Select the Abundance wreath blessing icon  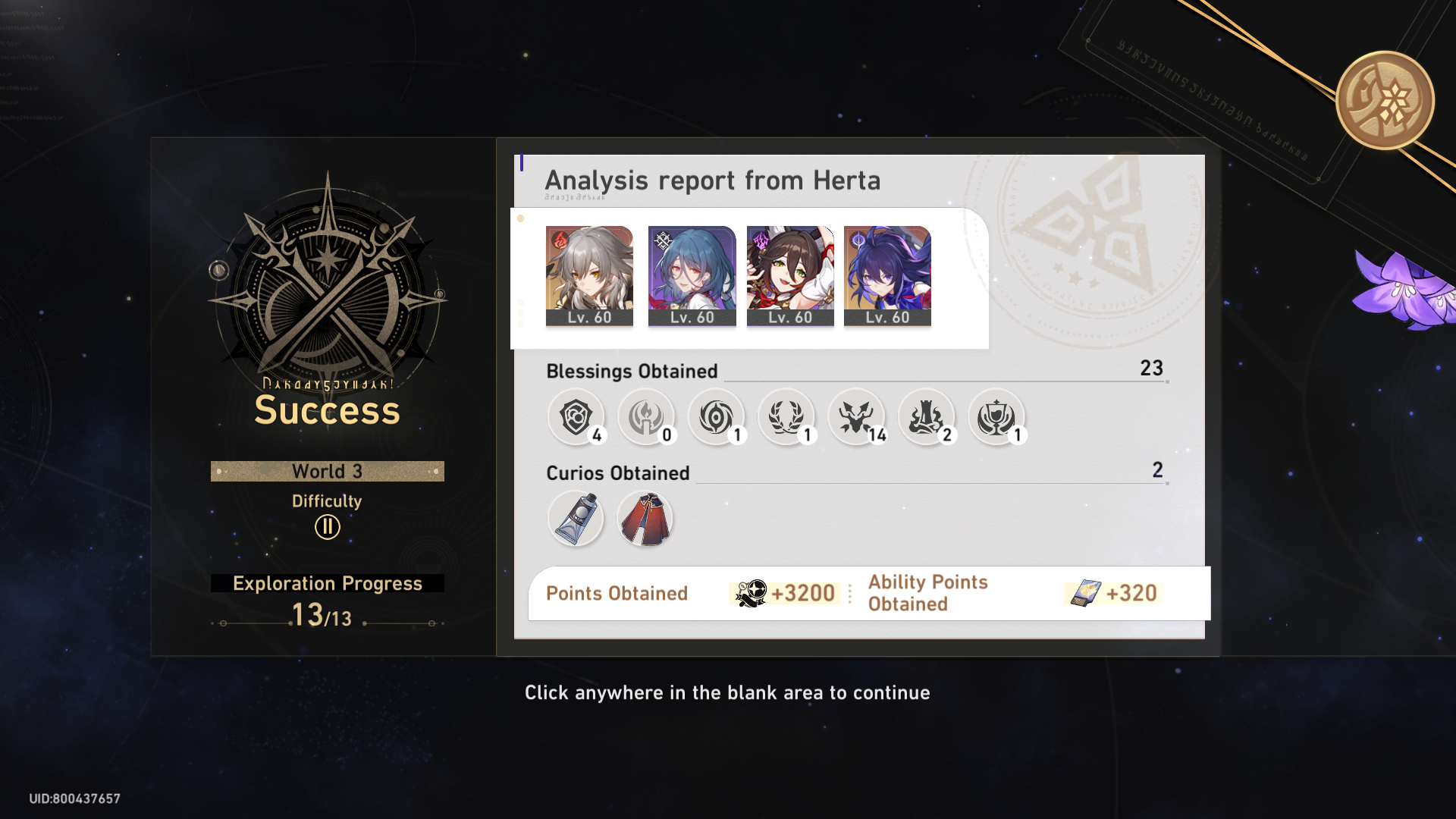coord(787,417)
